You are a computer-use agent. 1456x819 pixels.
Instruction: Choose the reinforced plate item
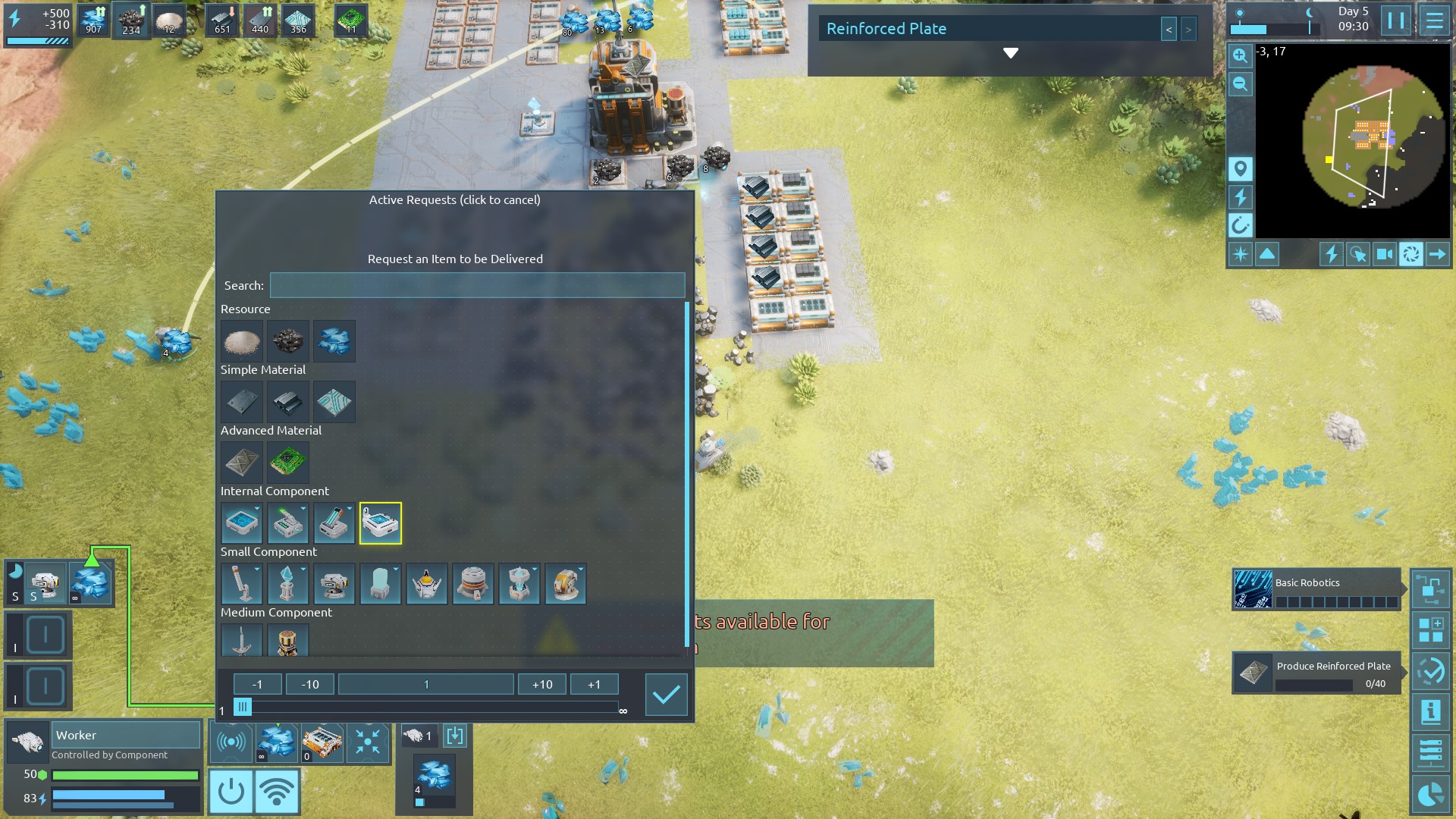[x=242, y=463]
